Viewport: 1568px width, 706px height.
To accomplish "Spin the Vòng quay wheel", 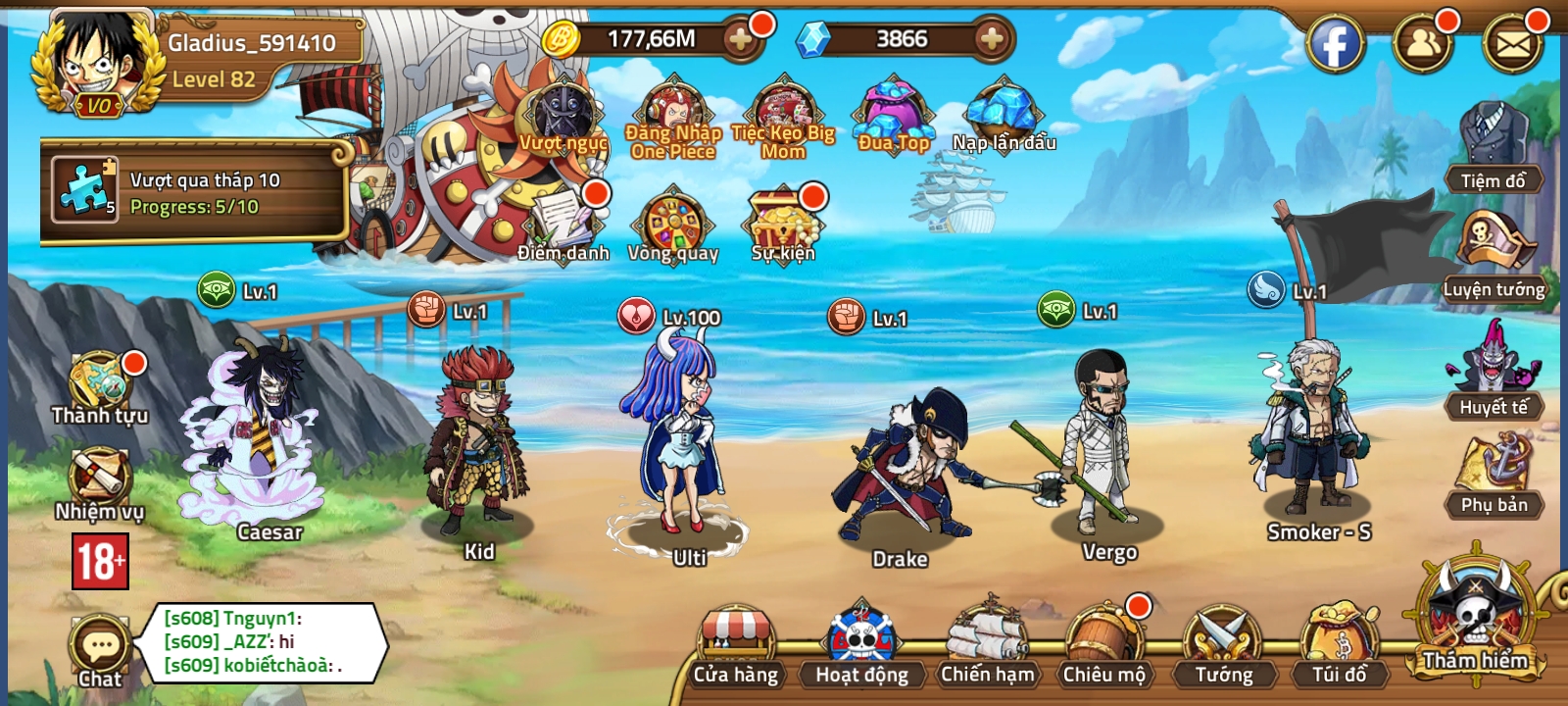I will click(676, 226).
